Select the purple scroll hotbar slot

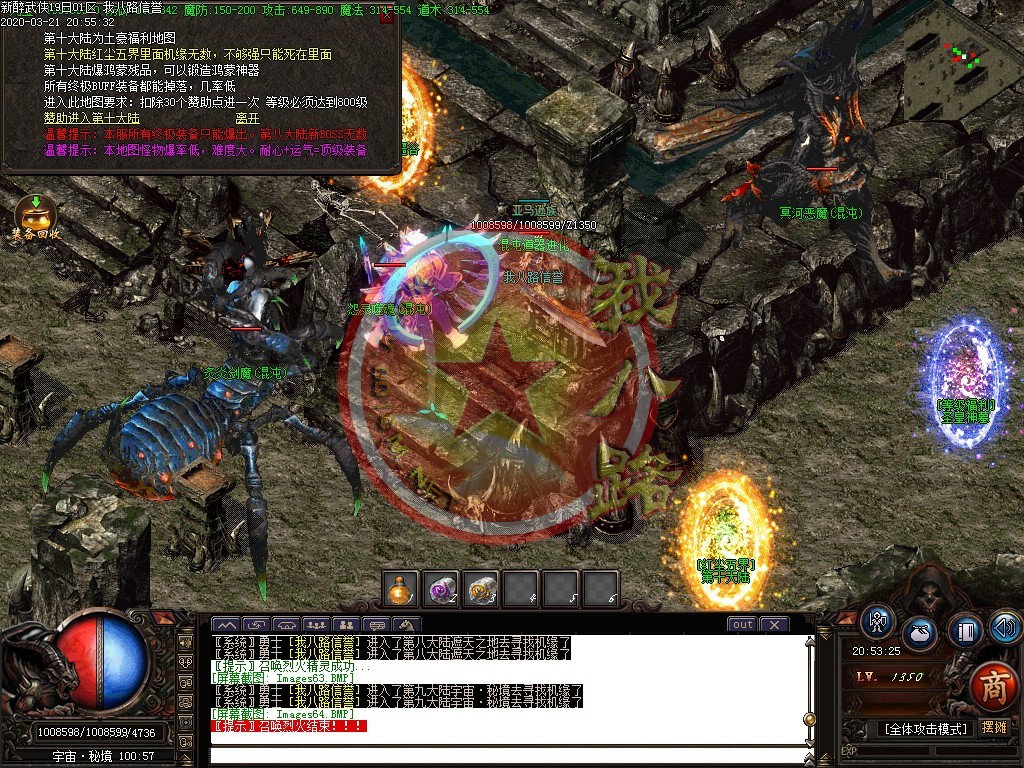pyautogui.click(x=441, y=589)
